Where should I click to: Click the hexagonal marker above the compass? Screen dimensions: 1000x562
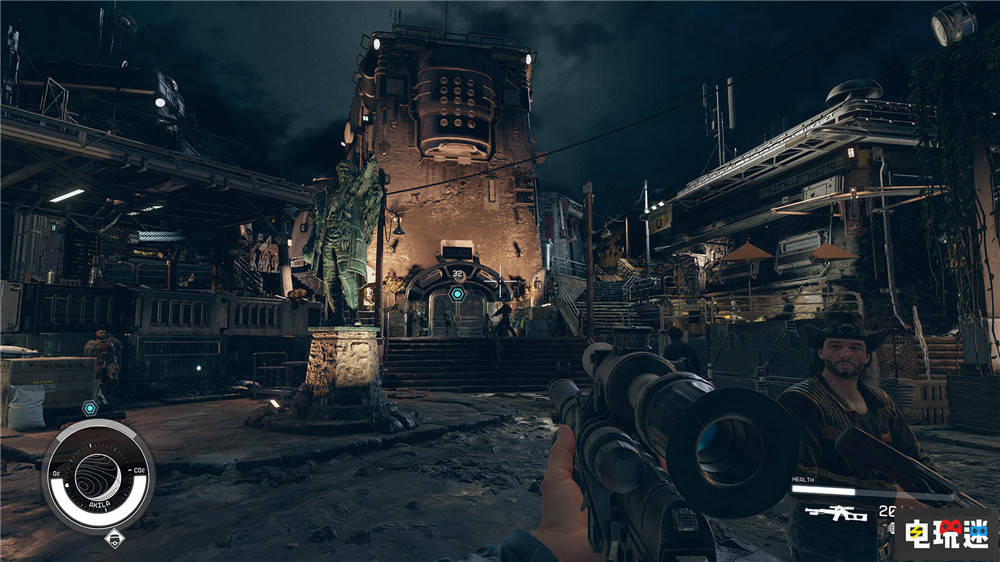coord(89,408)
